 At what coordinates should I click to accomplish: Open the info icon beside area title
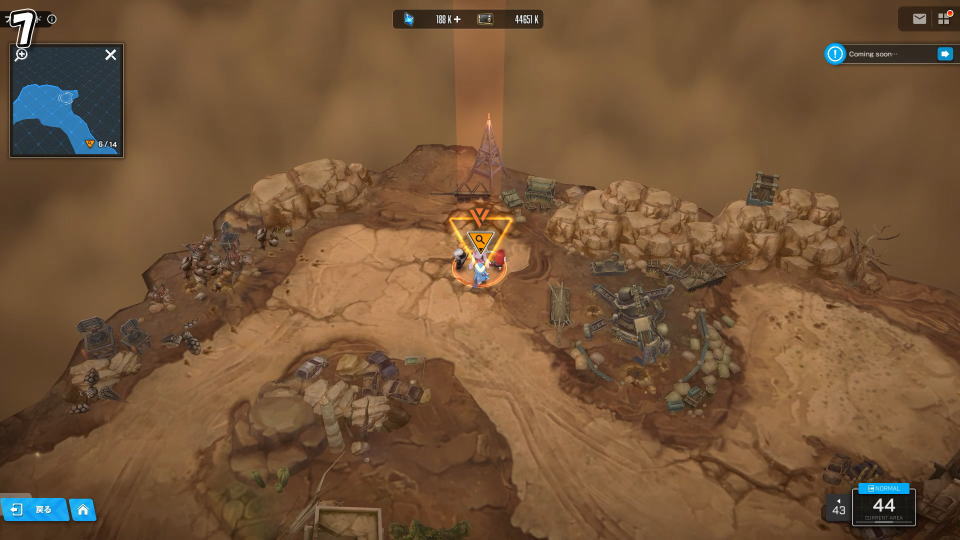click(52, 19)
